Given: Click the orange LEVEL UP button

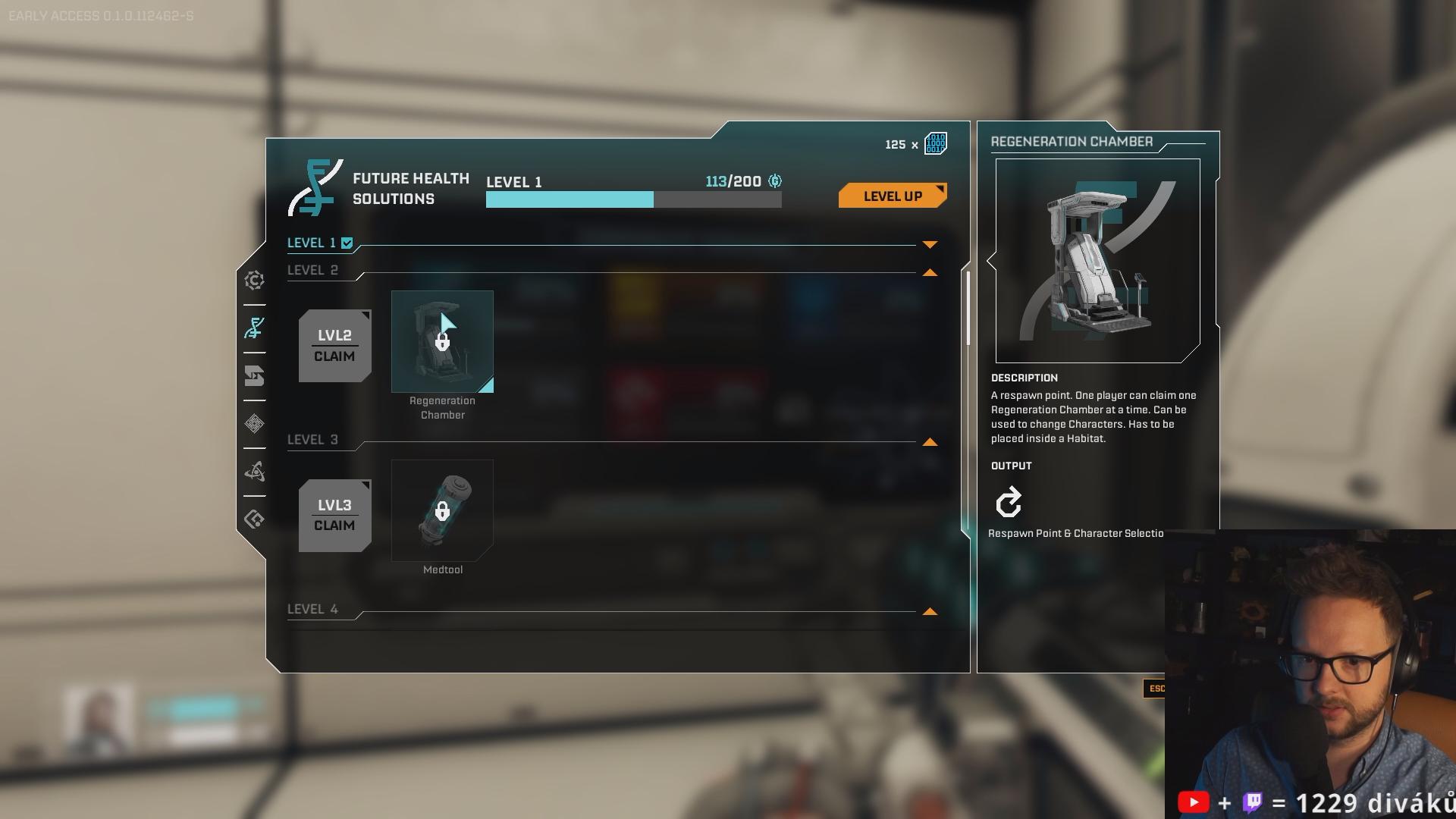Looking at the screenshot, I should tap(892, 196).
